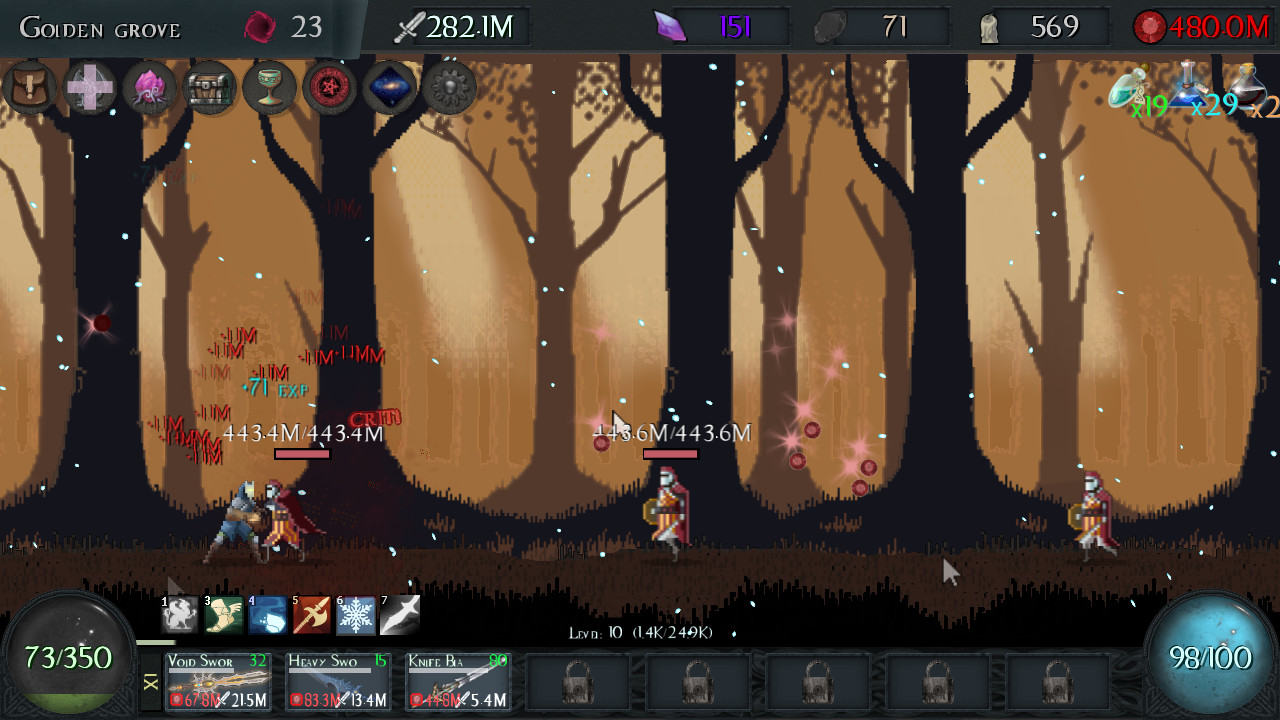The height and width of the screenshot is (720, 1280).
Task: Open the inventory backpack icon
Action: coord(30,88)
